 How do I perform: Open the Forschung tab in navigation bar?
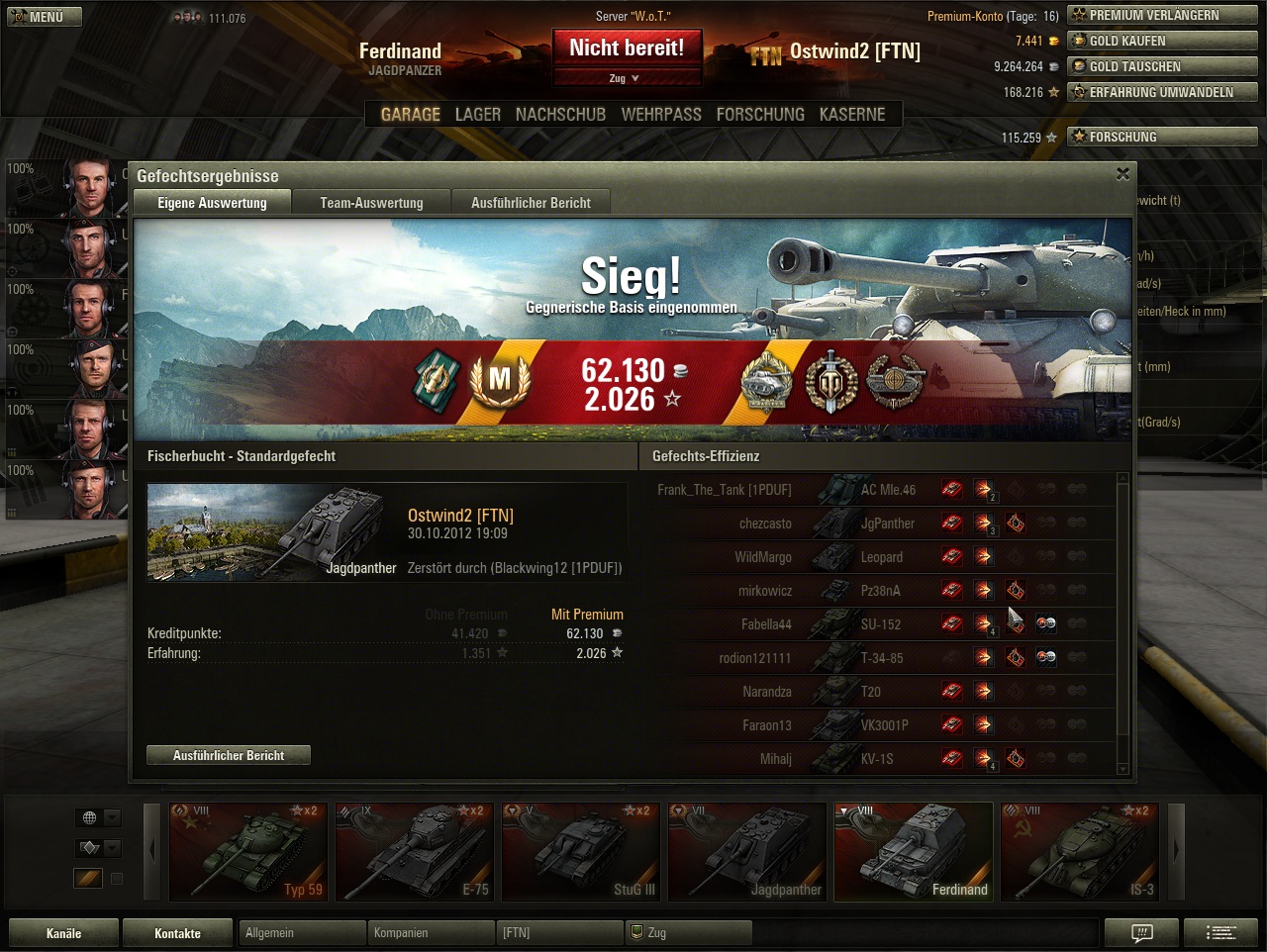click(760, 115)
